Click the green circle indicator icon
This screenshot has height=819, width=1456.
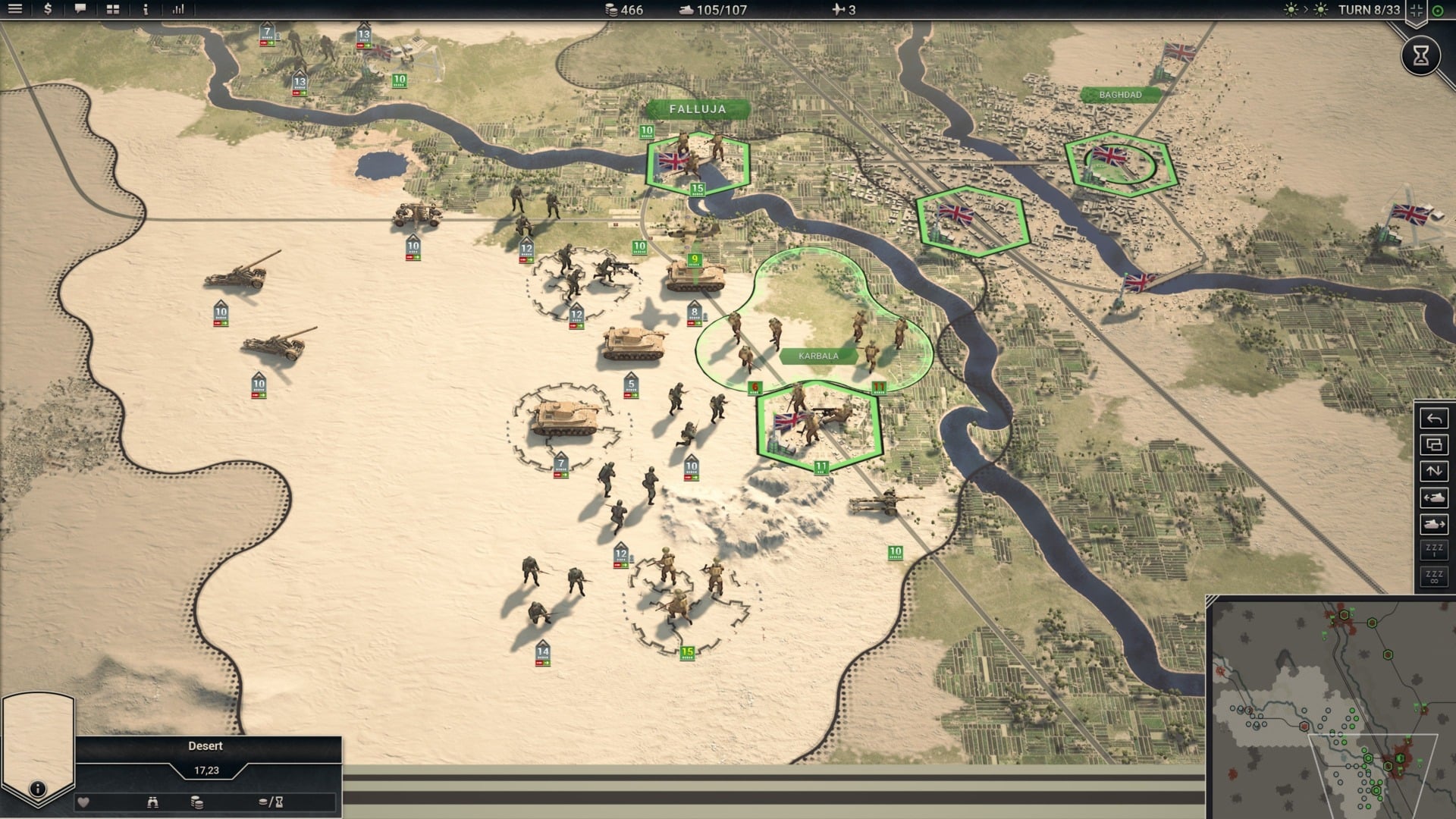1438,11
